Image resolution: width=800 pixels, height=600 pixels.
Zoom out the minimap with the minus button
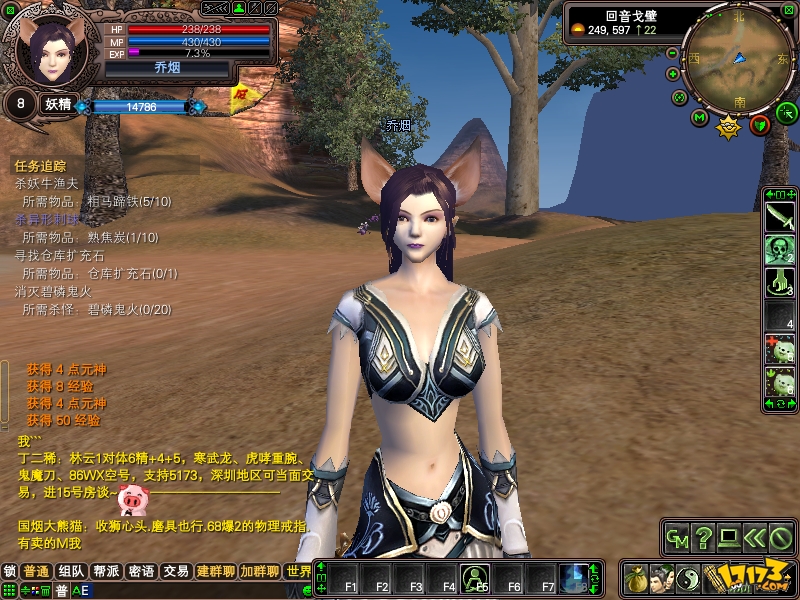673,53
